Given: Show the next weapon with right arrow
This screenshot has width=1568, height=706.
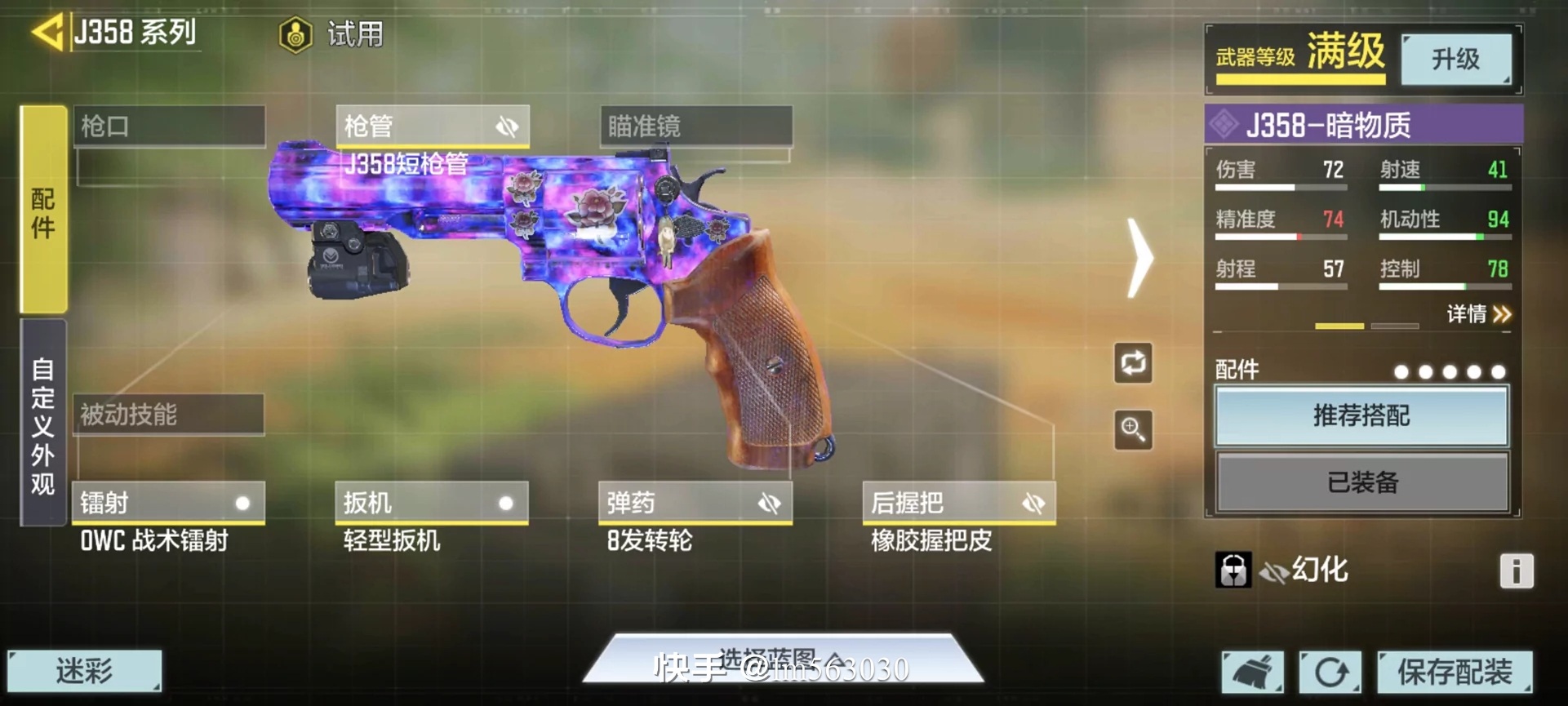Looking at the screenshot, I should point(1139,258).
